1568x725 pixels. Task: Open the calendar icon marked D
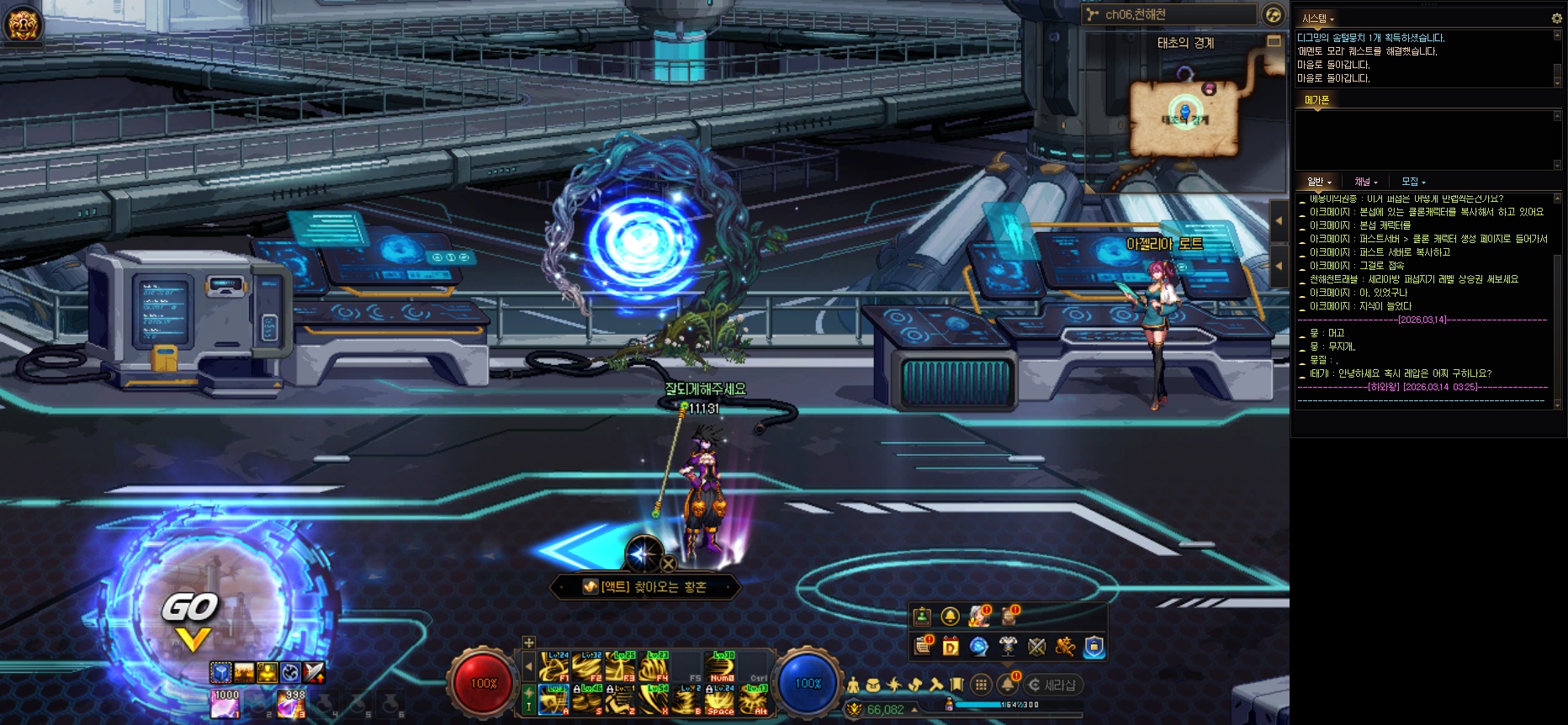click(951, 646)
